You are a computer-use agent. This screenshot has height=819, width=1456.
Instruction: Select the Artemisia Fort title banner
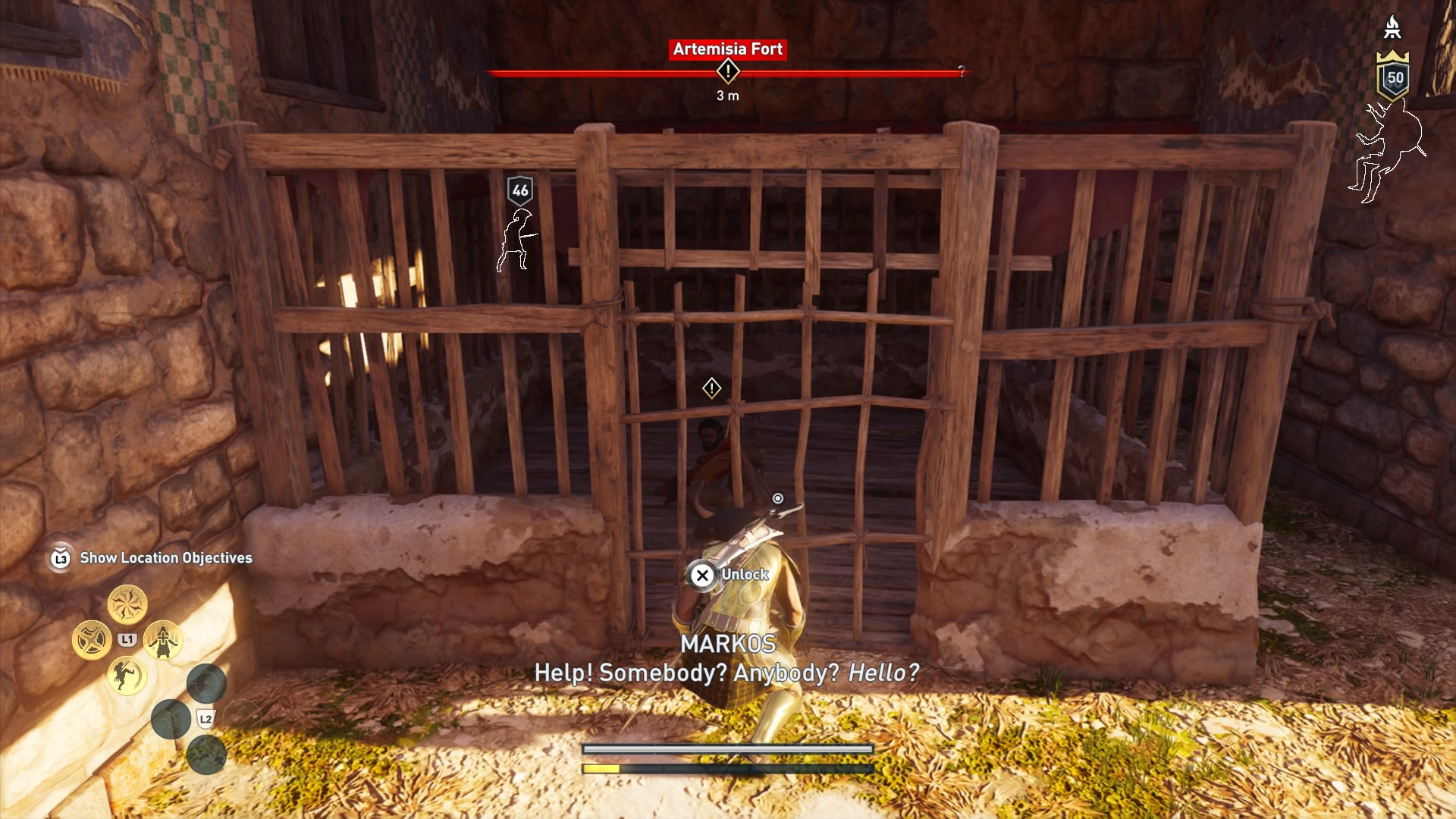coord(727,50)
